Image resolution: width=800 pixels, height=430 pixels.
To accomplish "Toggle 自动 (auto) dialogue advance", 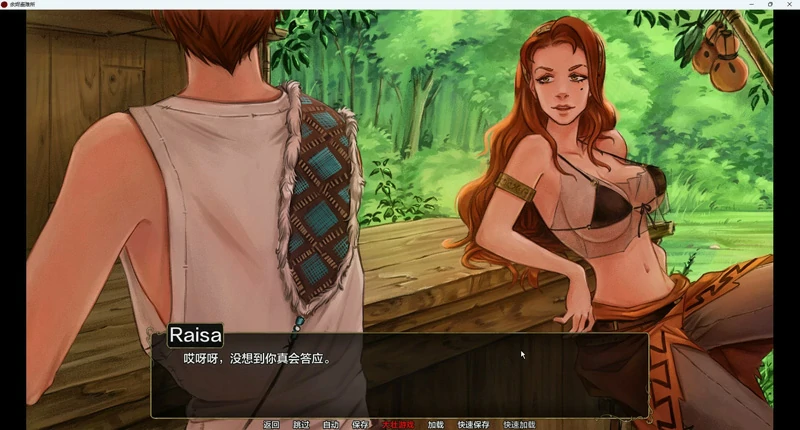I will [x=331, y=425].
